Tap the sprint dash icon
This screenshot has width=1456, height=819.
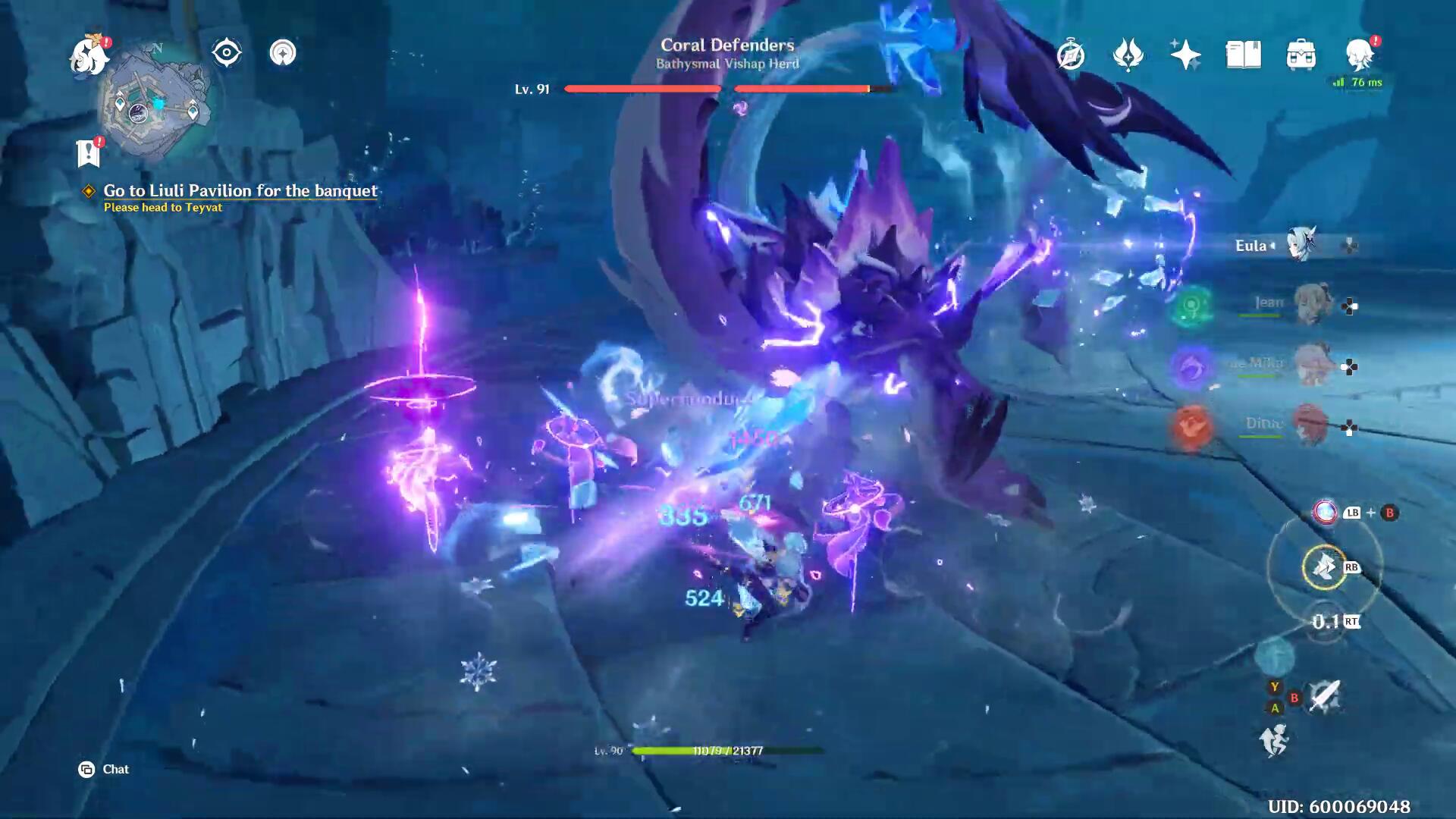1274,740
